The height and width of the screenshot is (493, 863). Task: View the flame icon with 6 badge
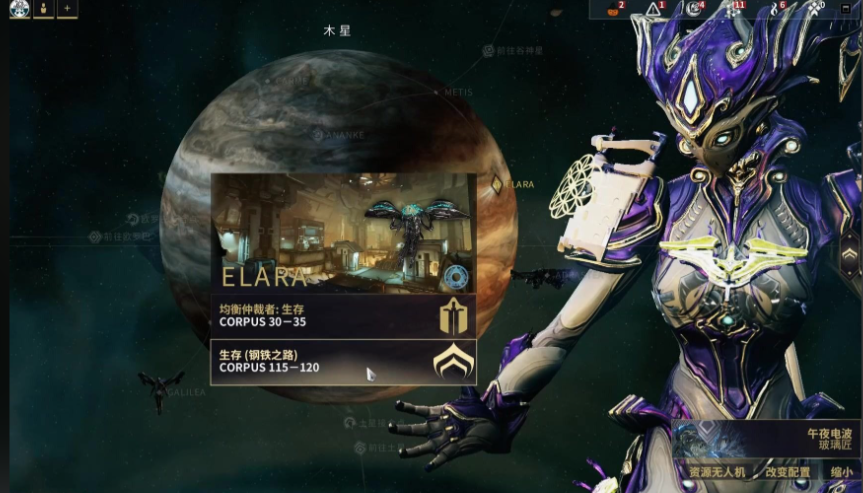pos(773,10)
